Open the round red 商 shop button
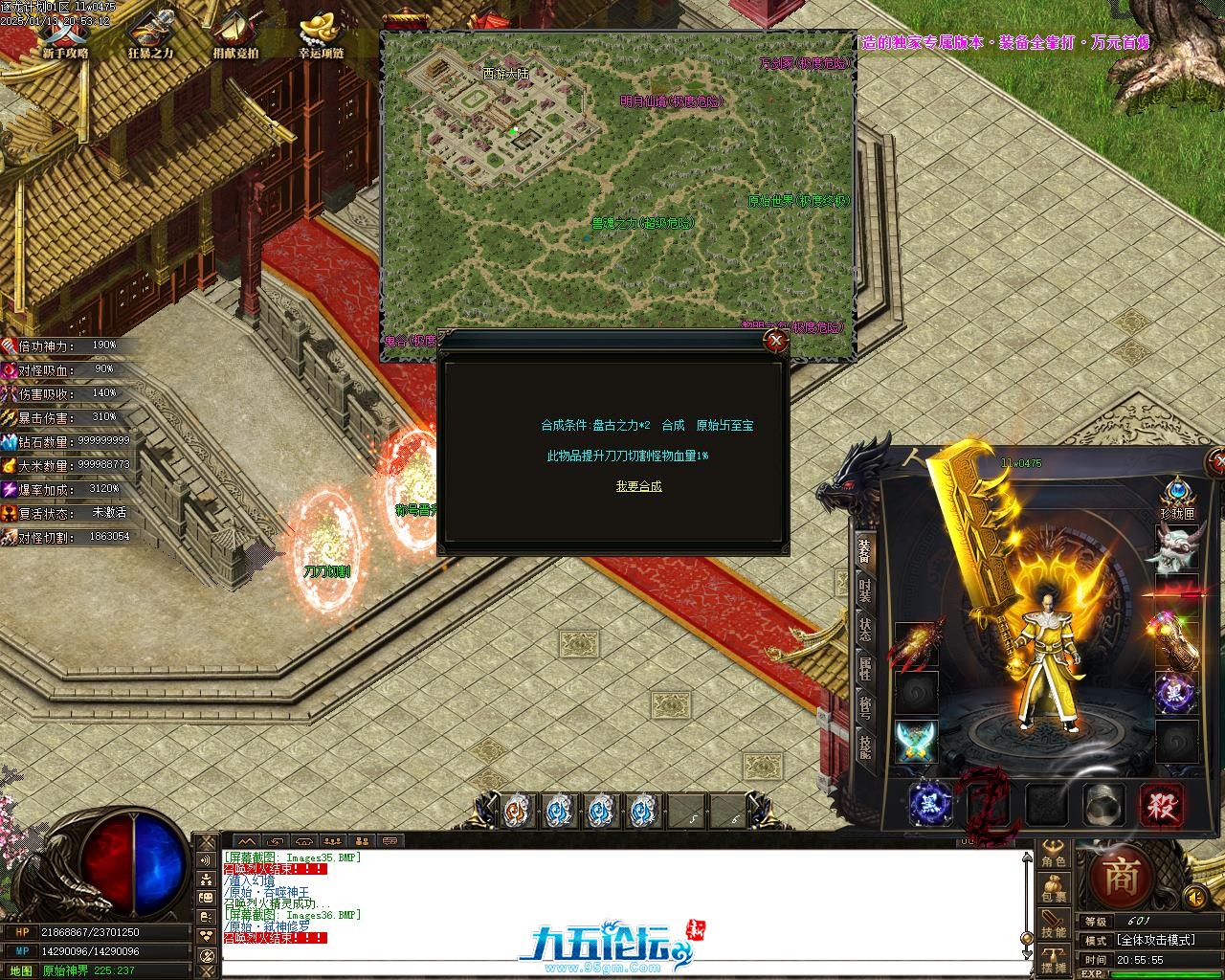 [1119, 877]
